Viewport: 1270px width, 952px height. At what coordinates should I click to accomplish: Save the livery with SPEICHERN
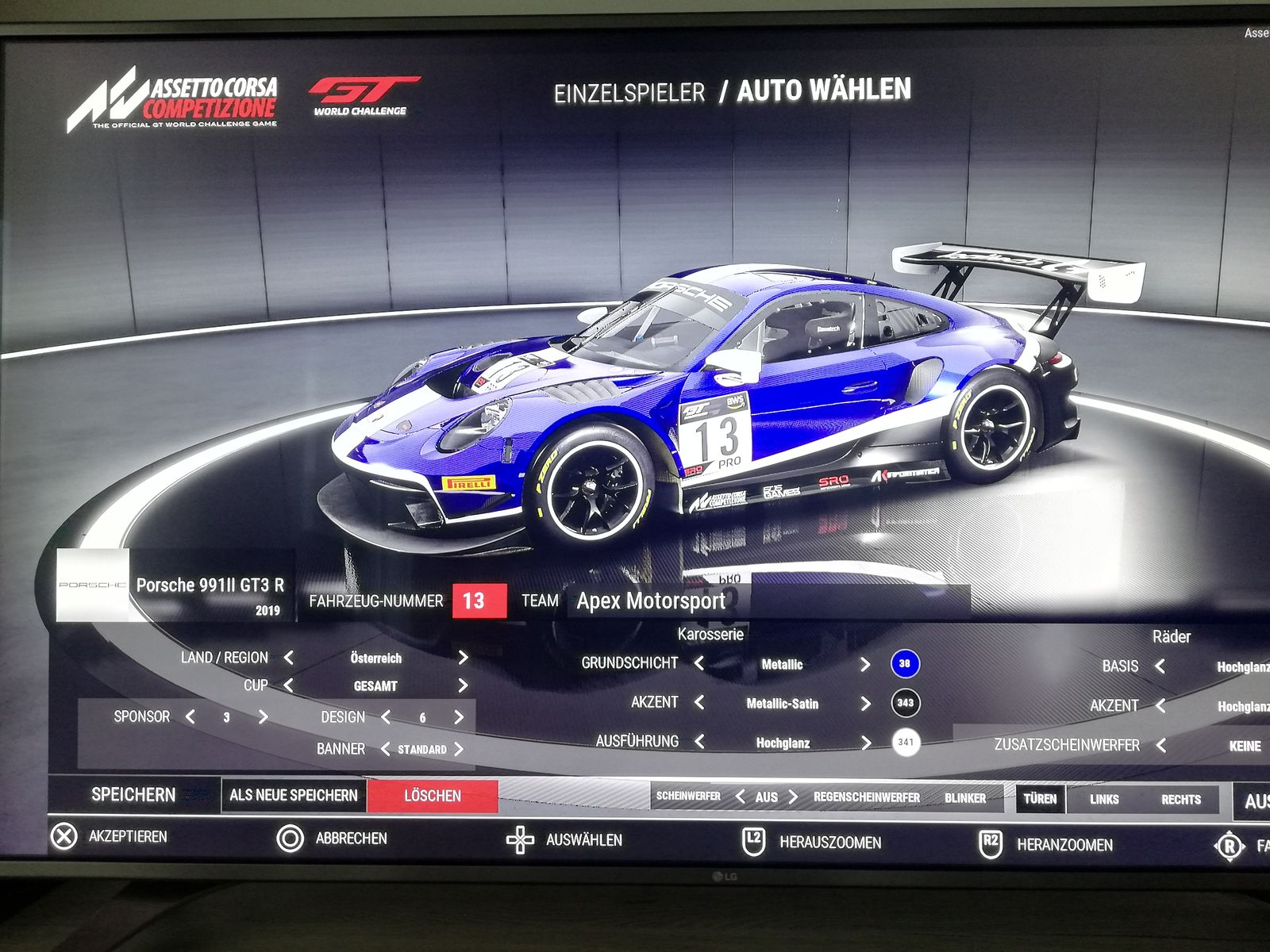(x=133, y=795)
